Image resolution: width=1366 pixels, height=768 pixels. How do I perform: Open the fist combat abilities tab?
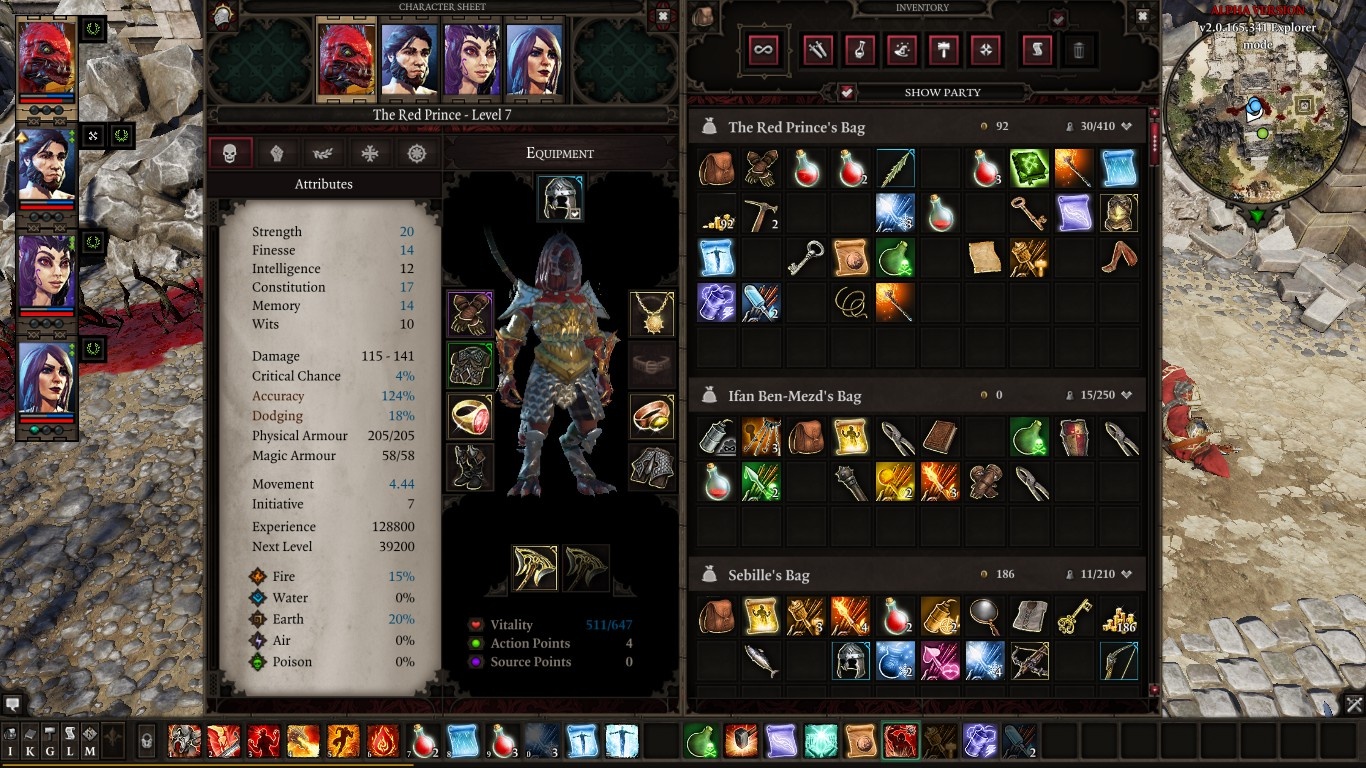coord(278,152)
